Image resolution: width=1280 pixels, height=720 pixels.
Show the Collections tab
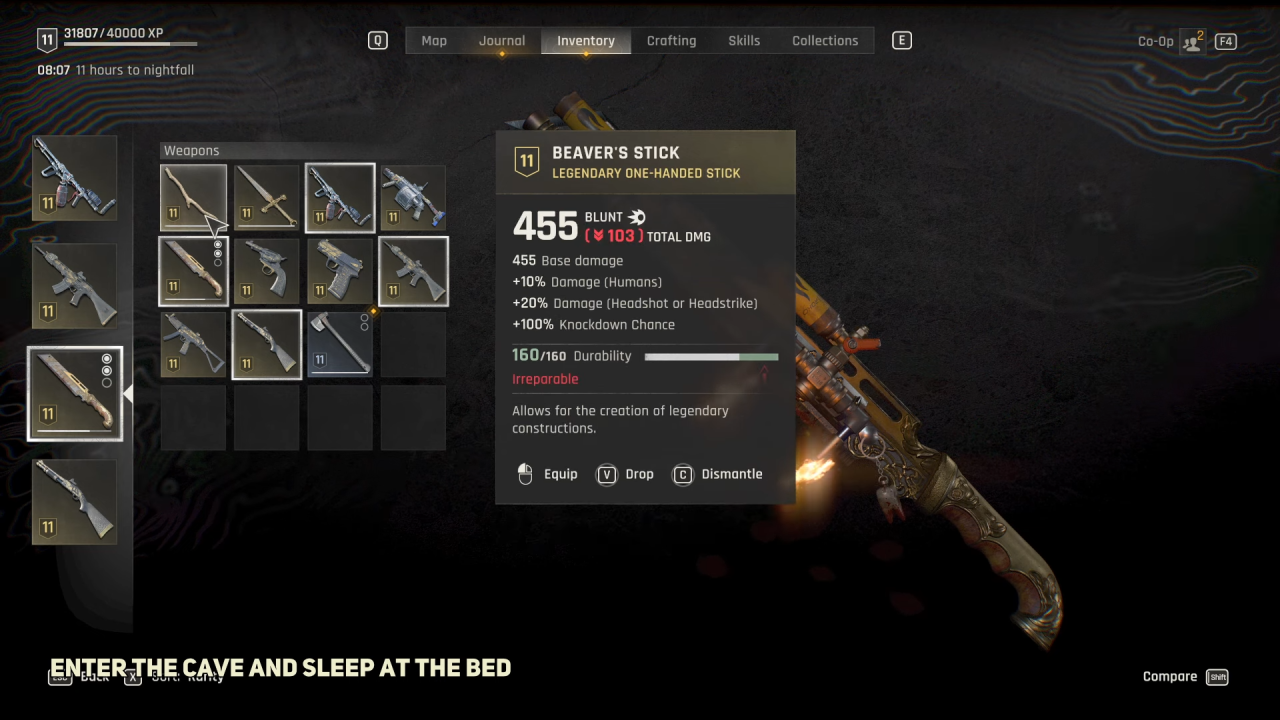point(825,41)
